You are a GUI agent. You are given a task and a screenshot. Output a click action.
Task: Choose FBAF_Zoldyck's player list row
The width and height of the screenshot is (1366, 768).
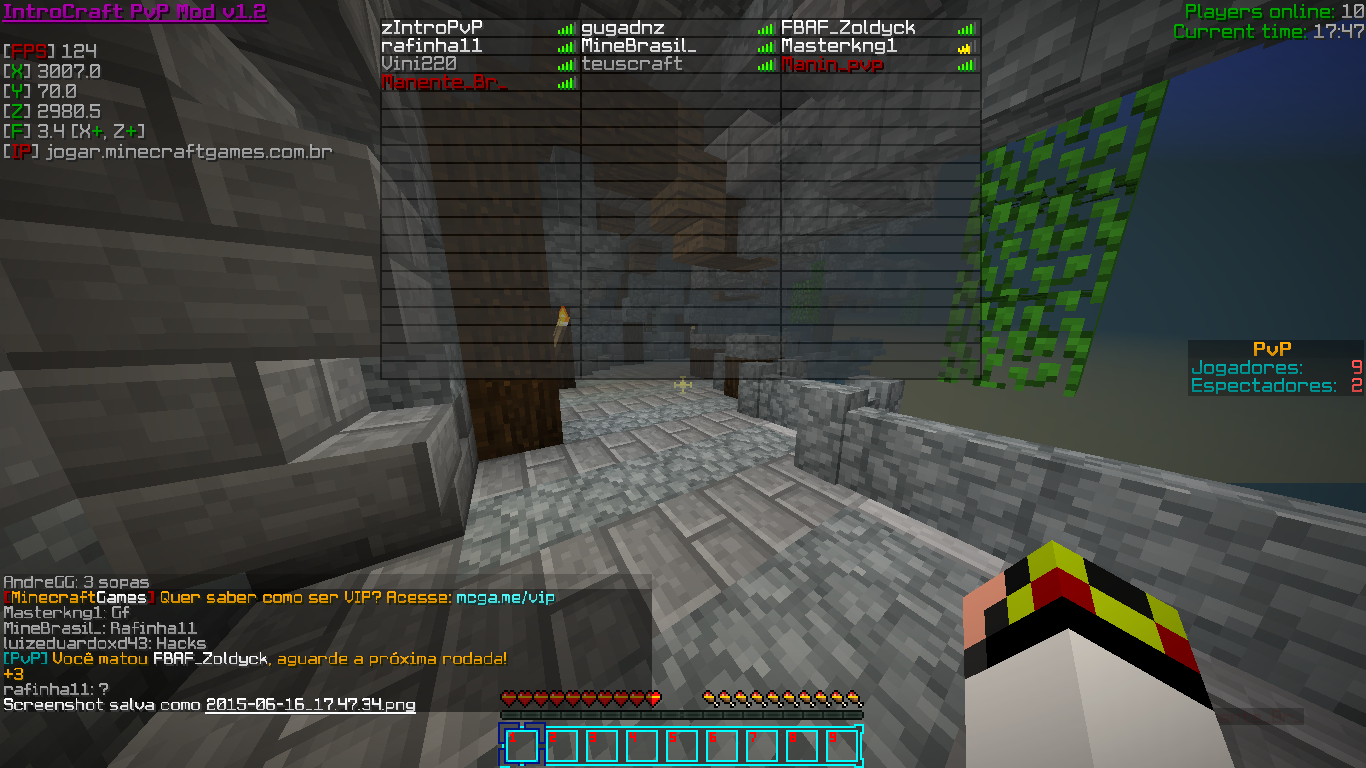click(x=848, y=28)
